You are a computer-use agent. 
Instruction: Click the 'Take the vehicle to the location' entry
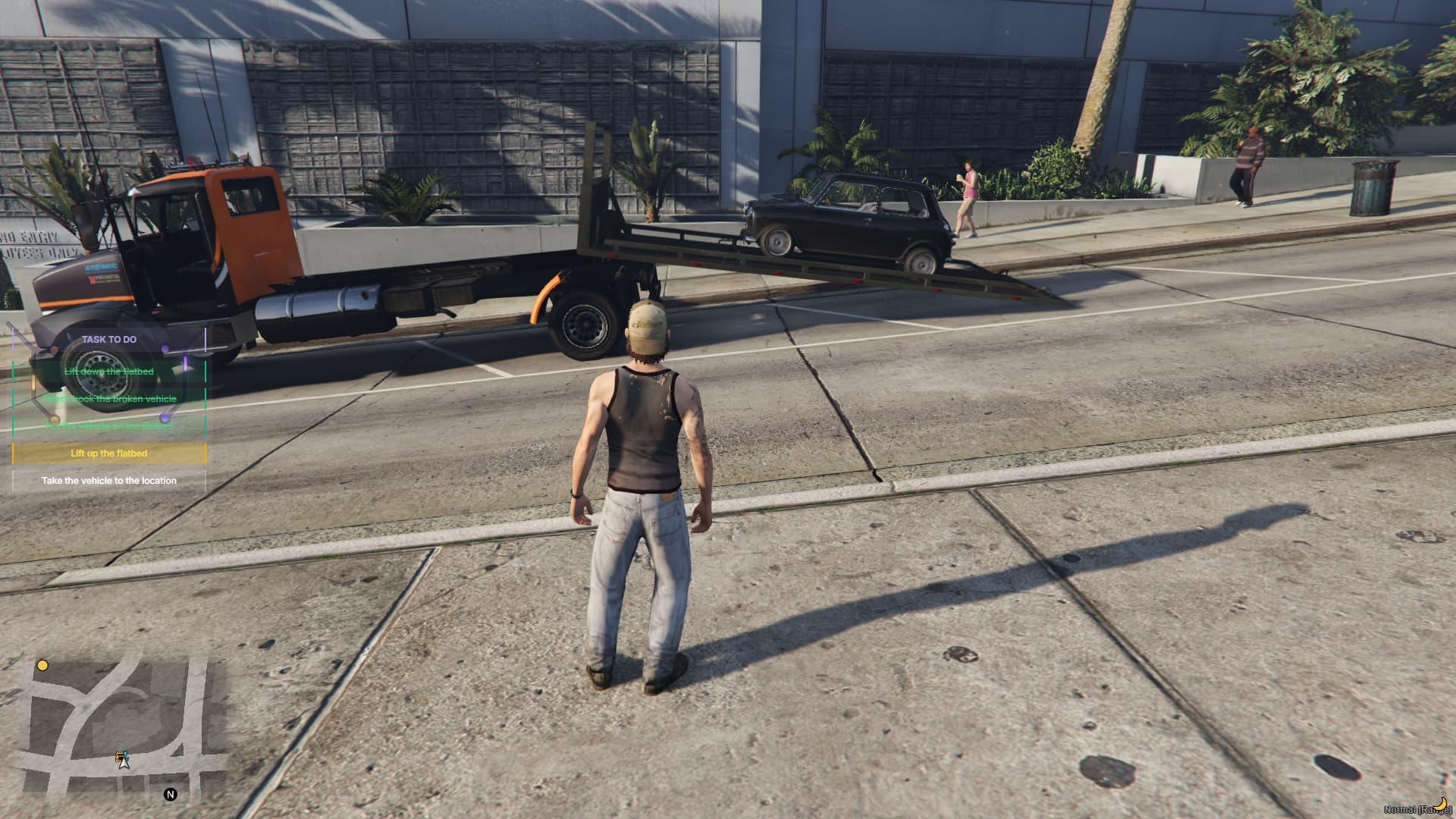pyautogui.click(x=109, y=480)
